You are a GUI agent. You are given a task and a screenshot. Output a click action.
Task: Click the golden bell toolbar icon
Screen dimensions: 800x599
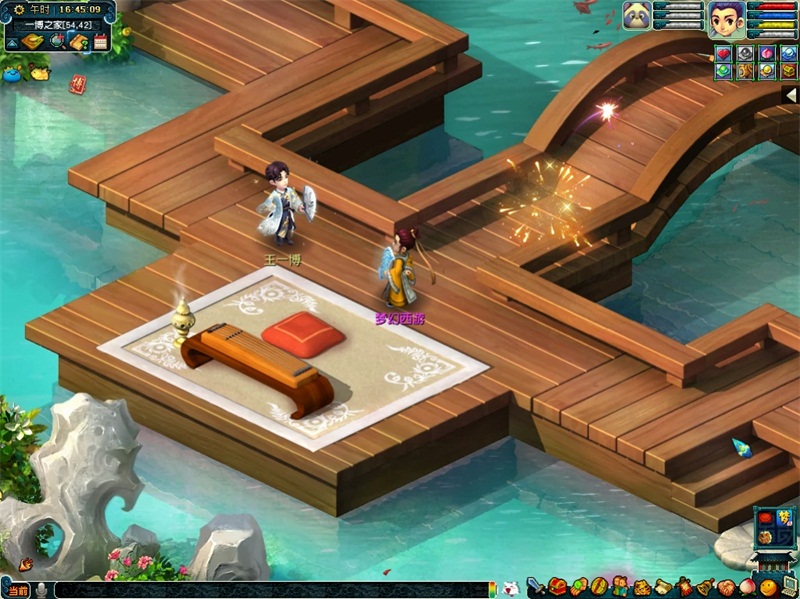[x=706, y=587]
